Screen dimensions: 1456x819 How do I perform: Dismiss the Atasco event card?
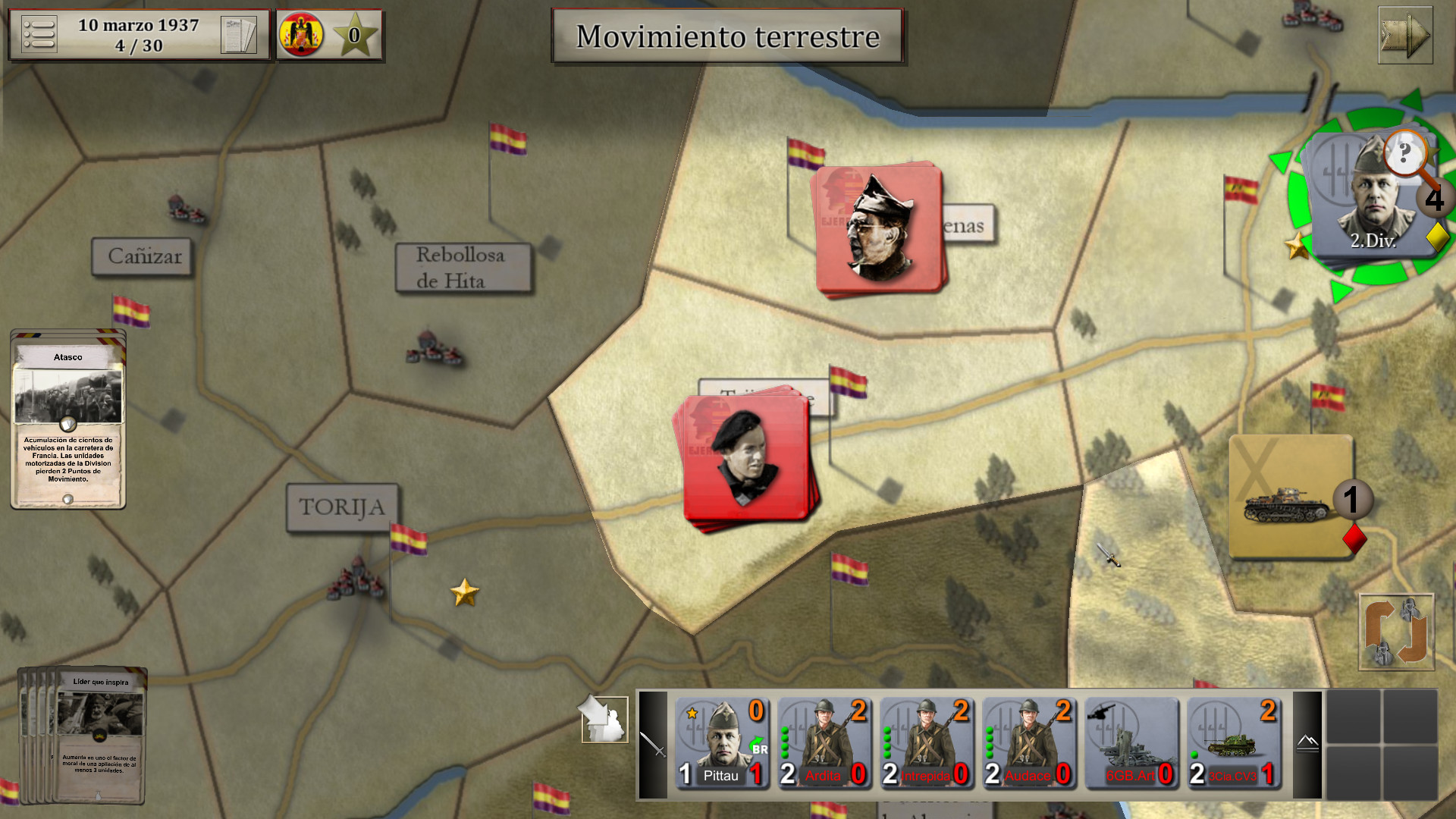coord(67,417)
